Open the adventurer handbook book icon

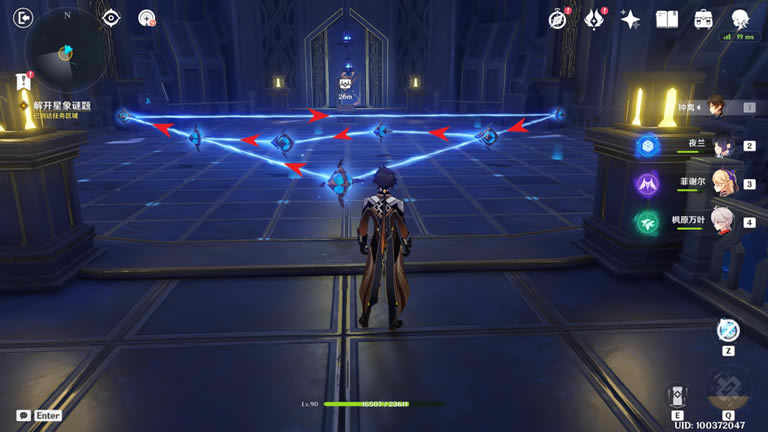tap(666, 19)
